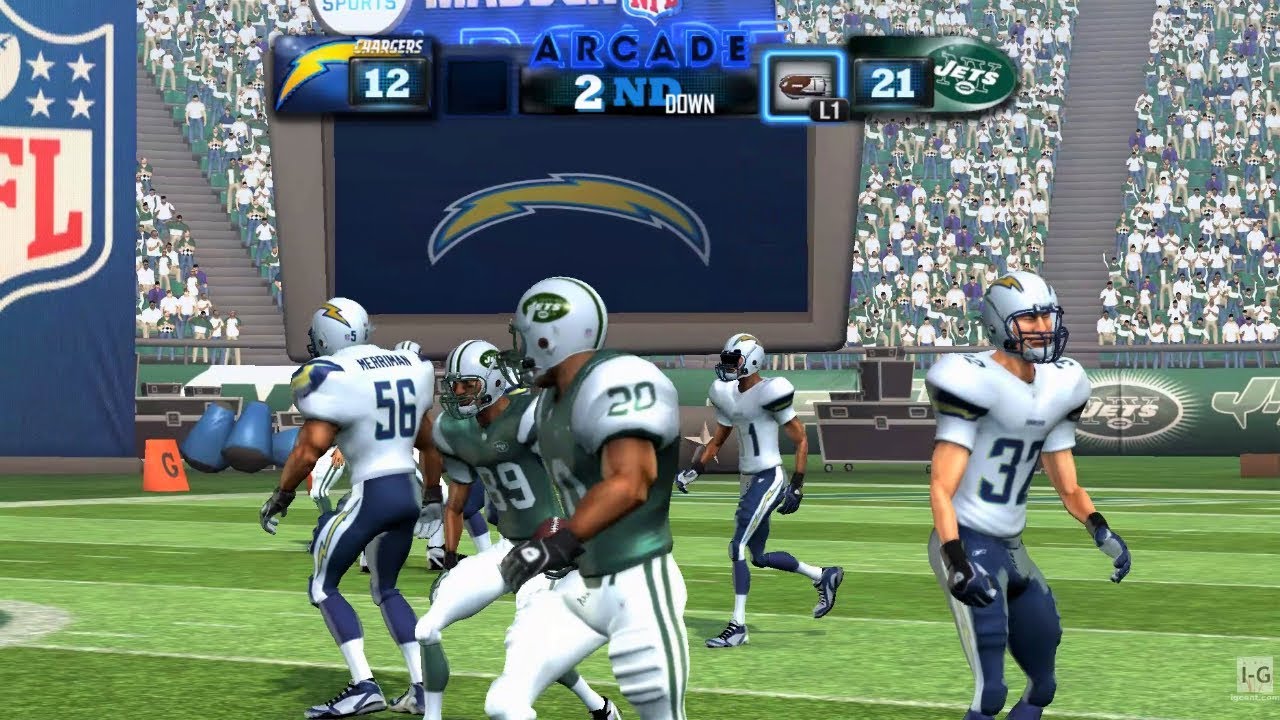Click the football power-up icon
Screen dimensions: 1280x720
(795, 82)
